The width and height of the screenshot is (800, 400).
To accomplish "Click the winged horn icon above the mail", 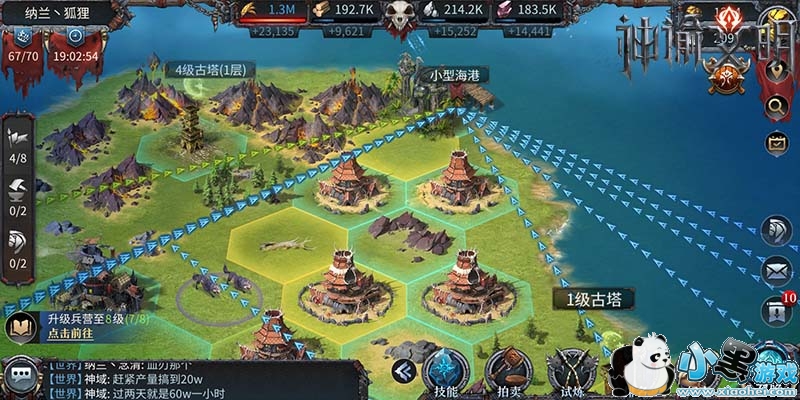I will pos(776,229).
